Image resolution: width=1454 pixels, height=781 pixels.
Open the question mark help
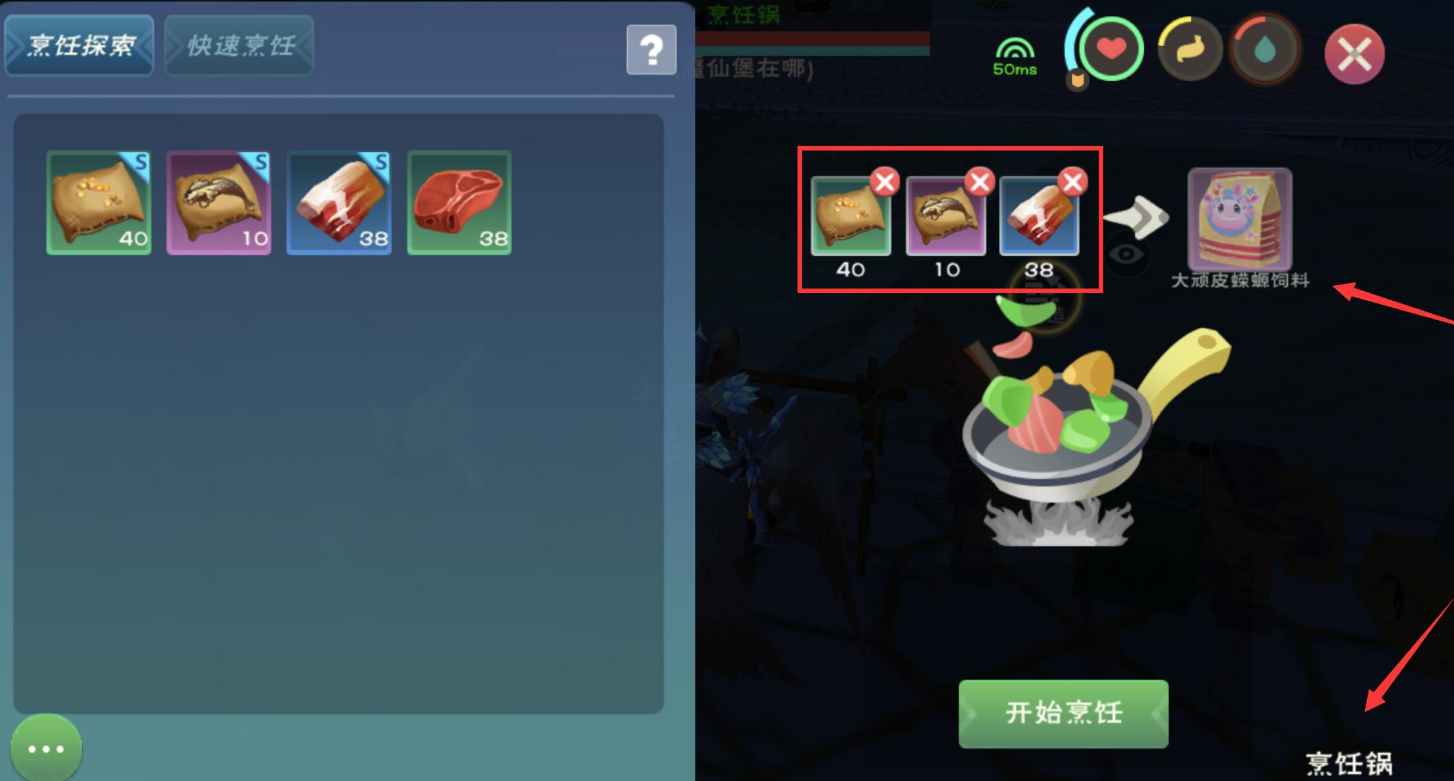[651, 49]
